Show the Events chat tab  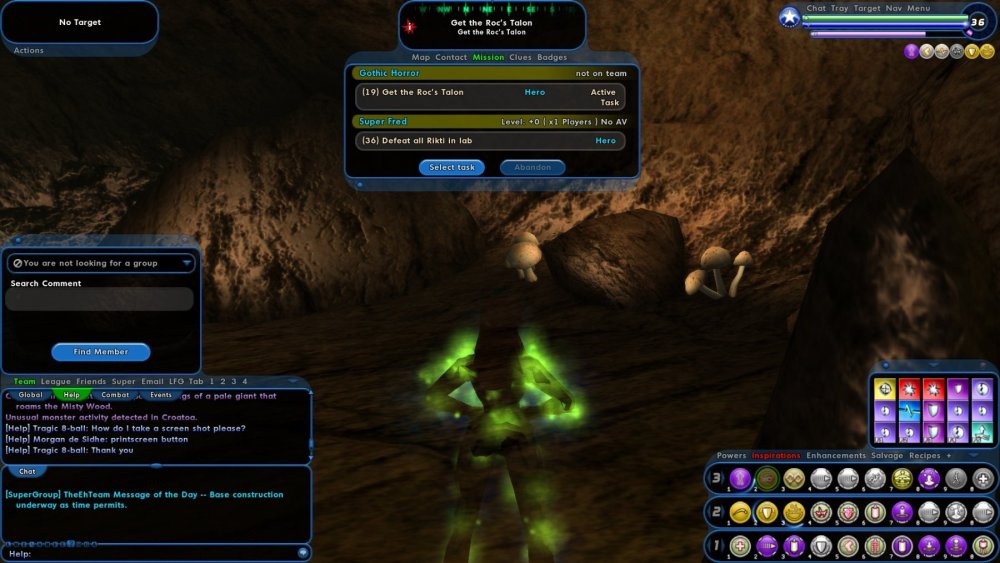161,395
